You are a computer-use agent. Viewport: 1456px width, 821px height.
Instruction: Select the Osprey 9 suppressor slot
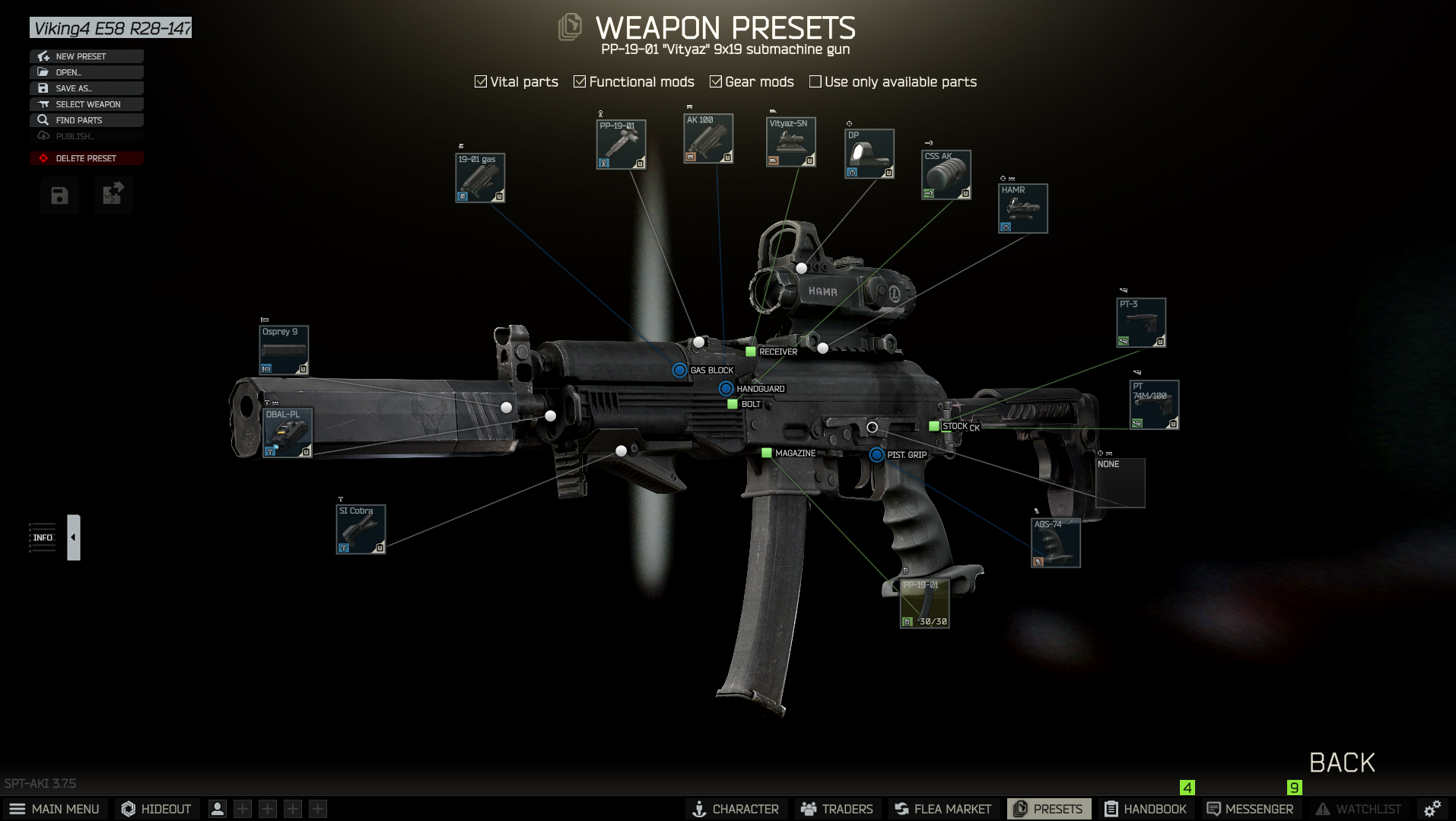click(284, 350)
